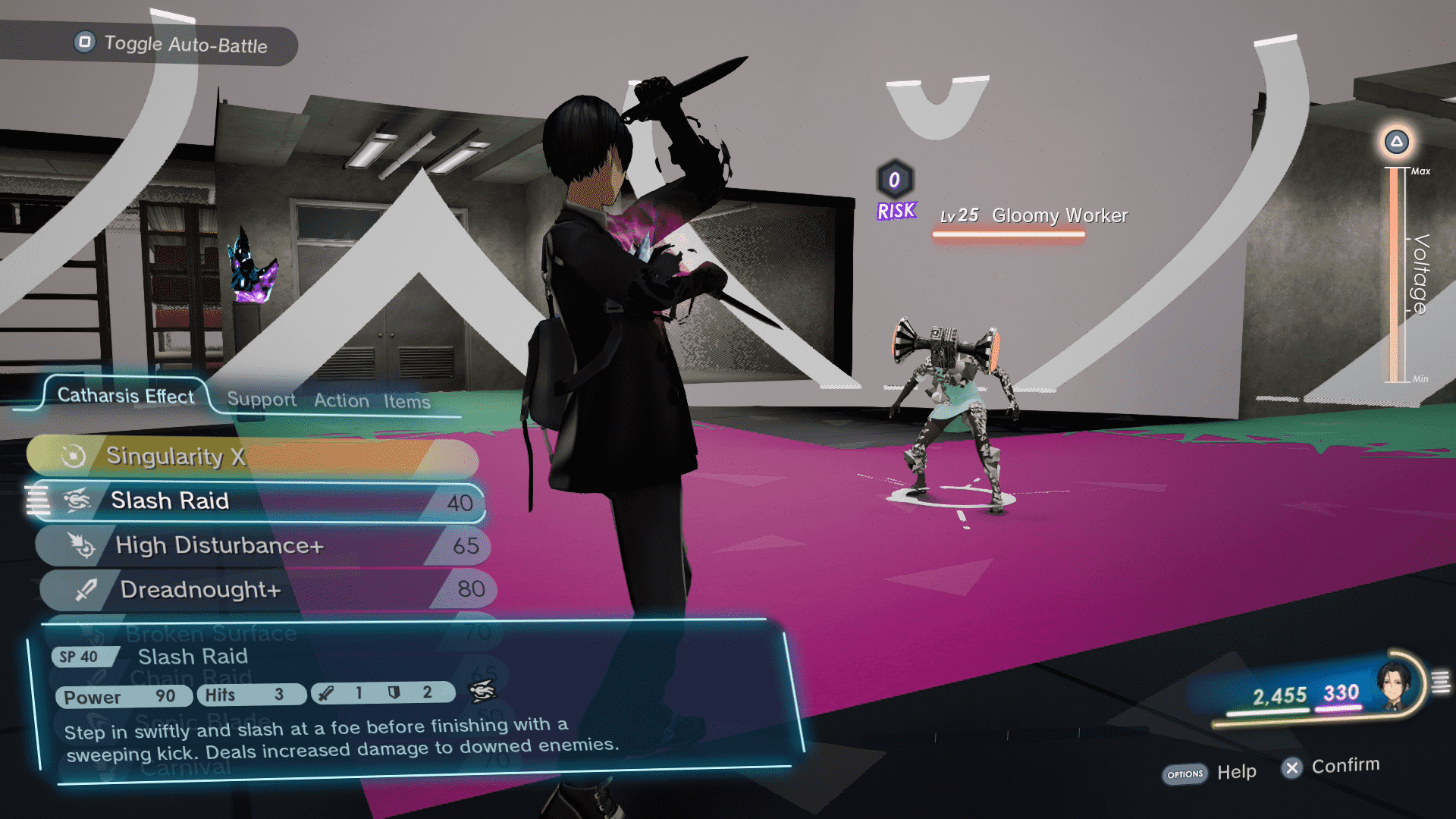Switch to the Support tab
Screen dimensions: 1456x819
[x=261, y=399]
